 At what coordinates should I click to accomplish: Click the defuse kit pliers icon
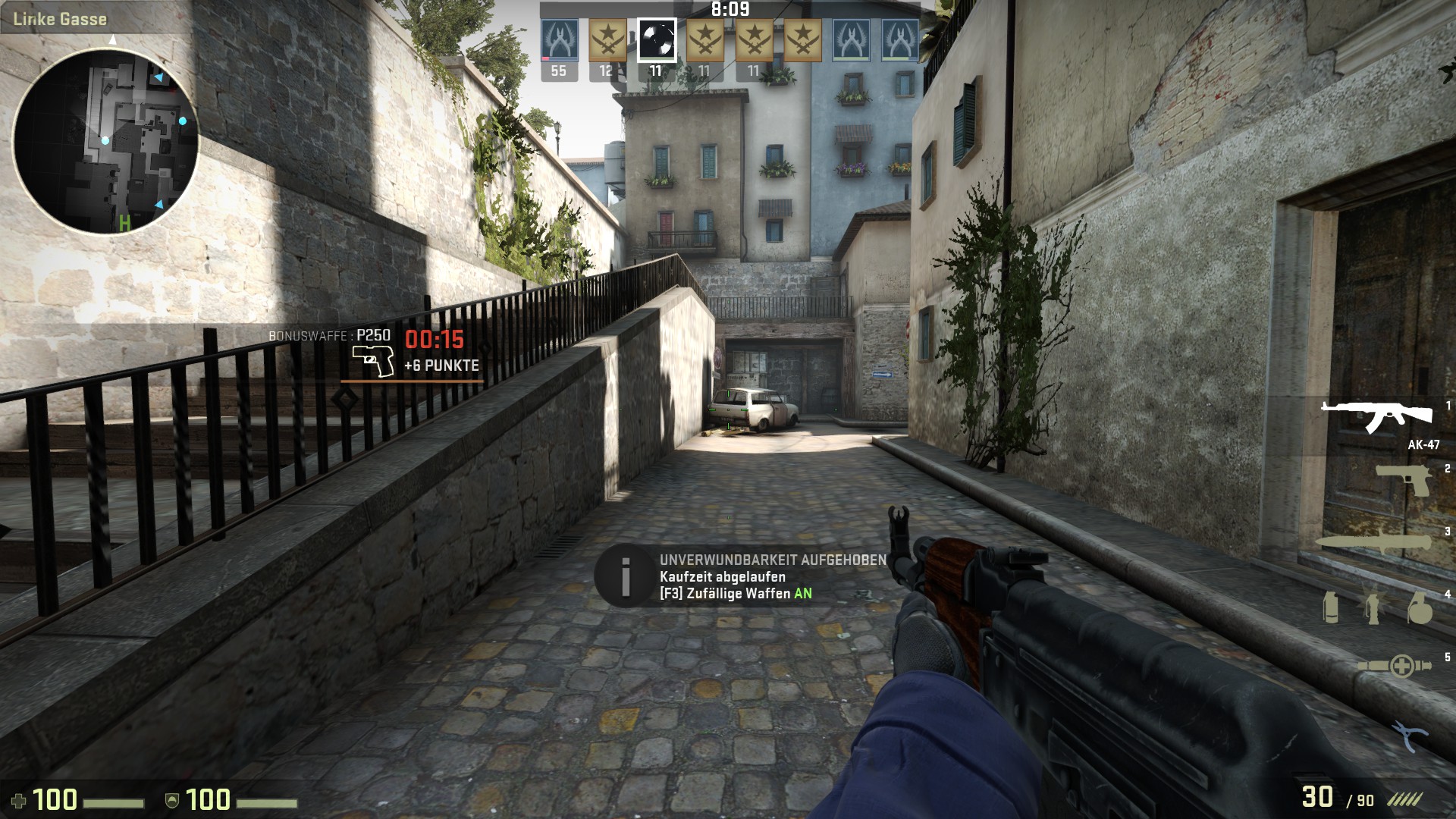point(1409,736)
